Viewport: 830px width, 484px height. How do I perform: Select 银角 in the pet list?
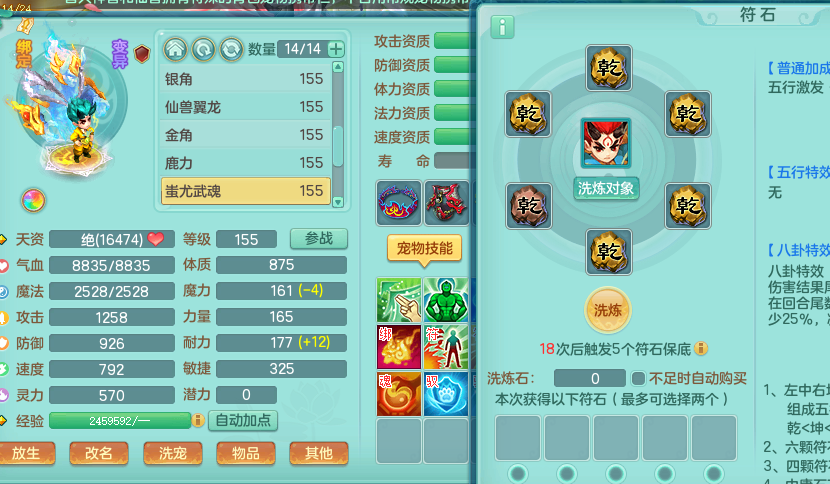245,79
